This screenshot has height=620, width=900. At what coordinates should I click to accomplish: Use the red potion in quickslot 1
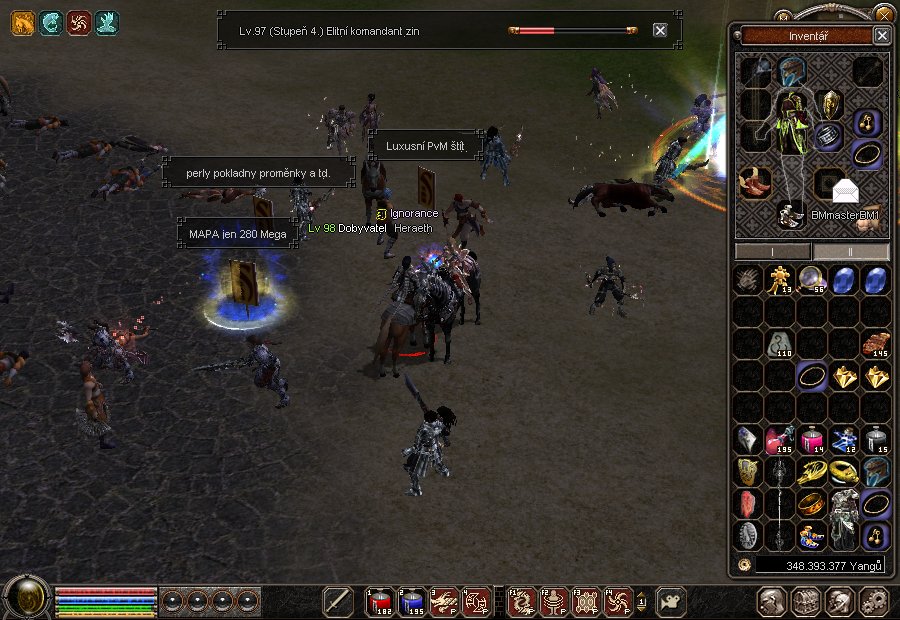[379, 600]
